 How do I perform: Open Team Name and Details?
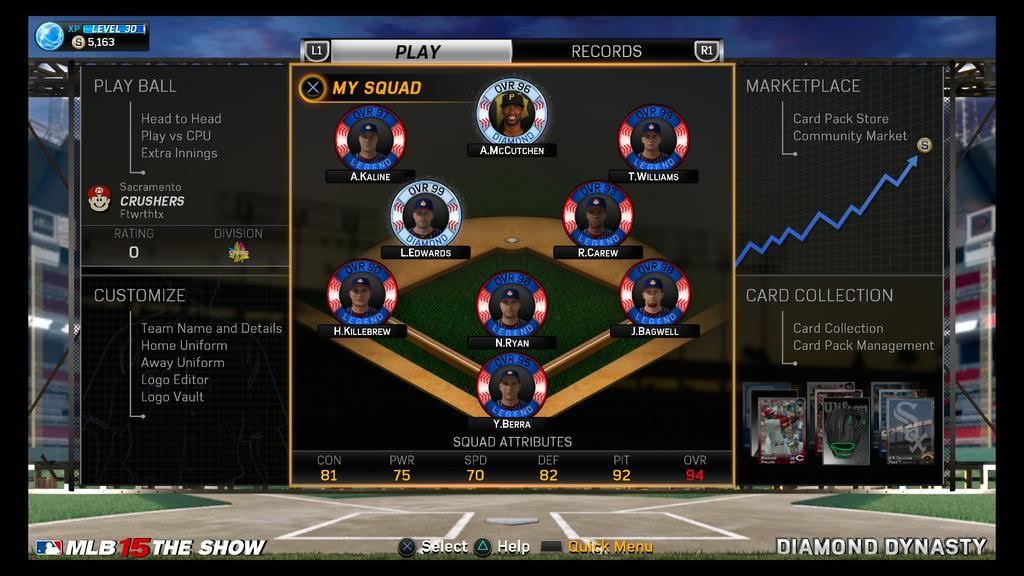click(x=211, y=328)
